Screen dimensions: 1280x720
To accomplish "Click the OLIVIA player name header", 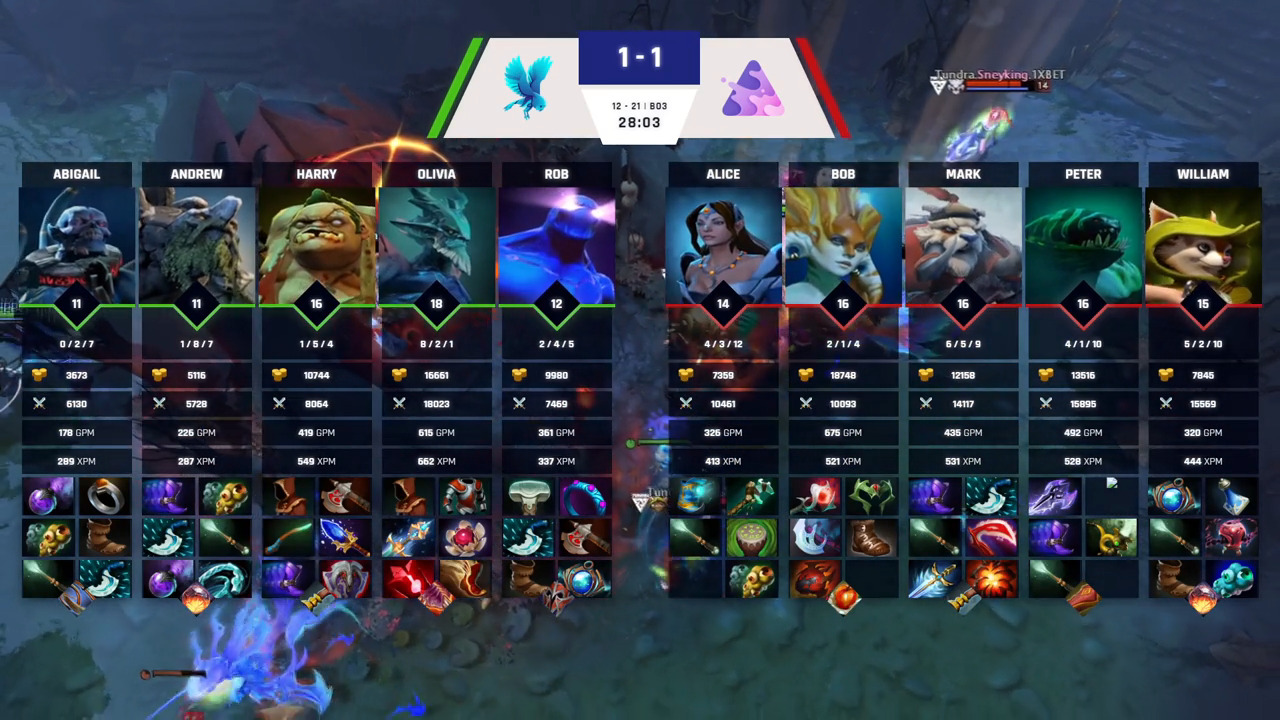I will pos(437,174).
